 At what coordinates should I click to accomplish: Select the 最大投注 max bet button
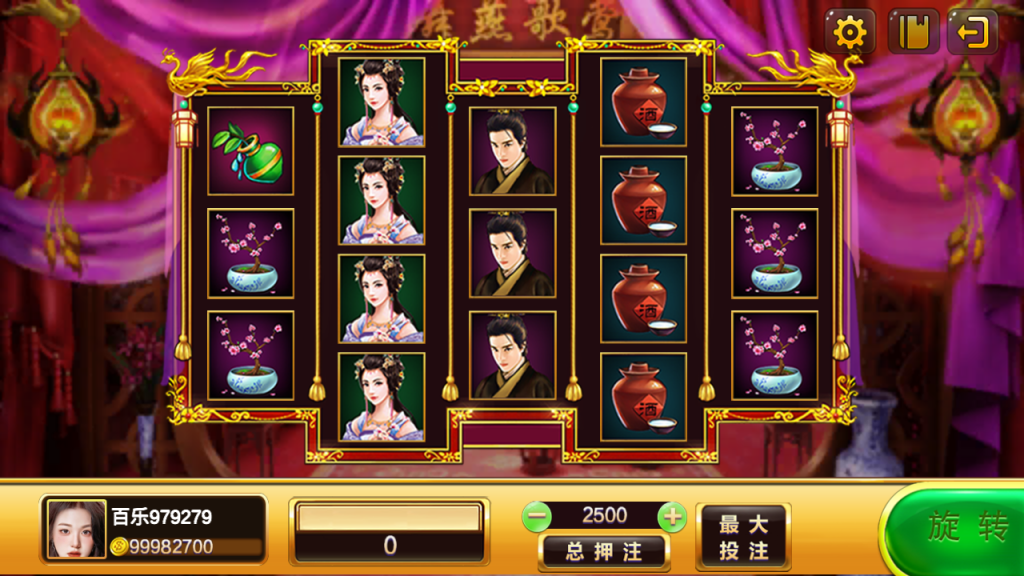tap(743, 537)
